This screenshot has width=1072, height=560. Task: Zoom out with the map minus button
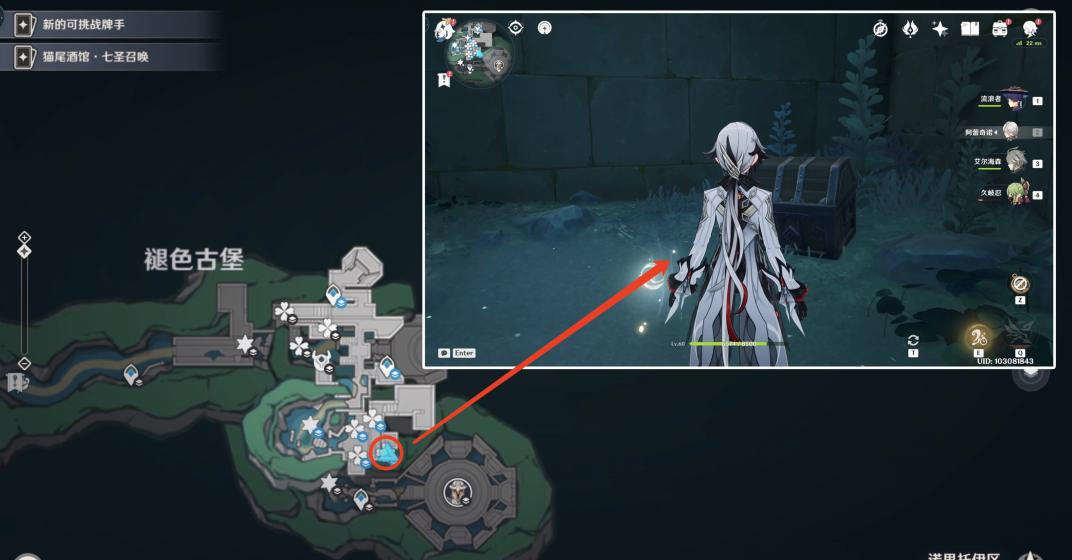pos(25,363)
